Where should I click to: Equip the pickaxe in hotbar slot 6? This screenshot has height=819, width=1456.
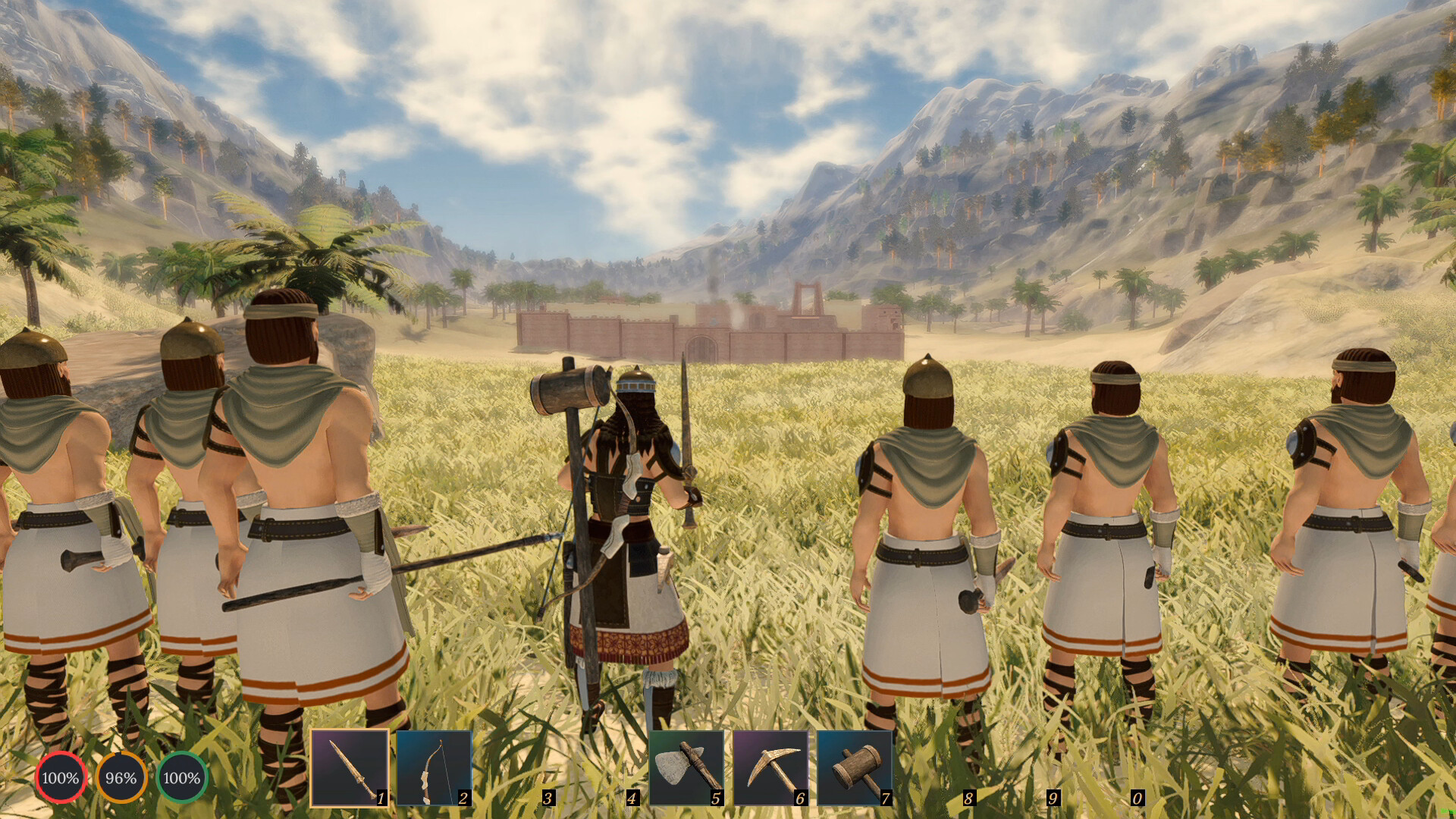tap(771, 768)
